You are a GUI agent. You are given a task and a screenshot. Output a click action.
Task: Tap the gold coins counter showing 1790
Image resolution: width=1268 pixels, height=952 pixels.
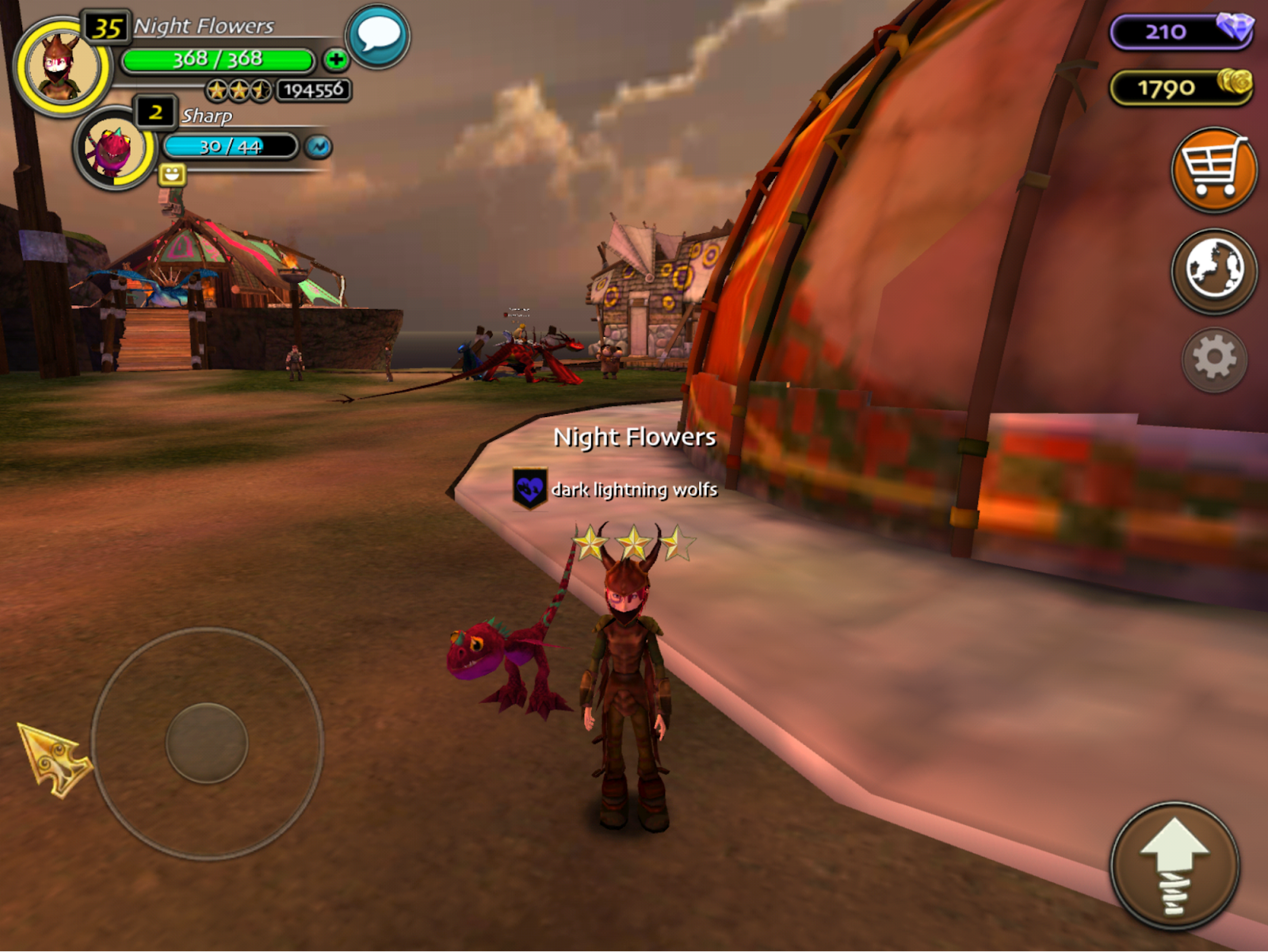1181,87
